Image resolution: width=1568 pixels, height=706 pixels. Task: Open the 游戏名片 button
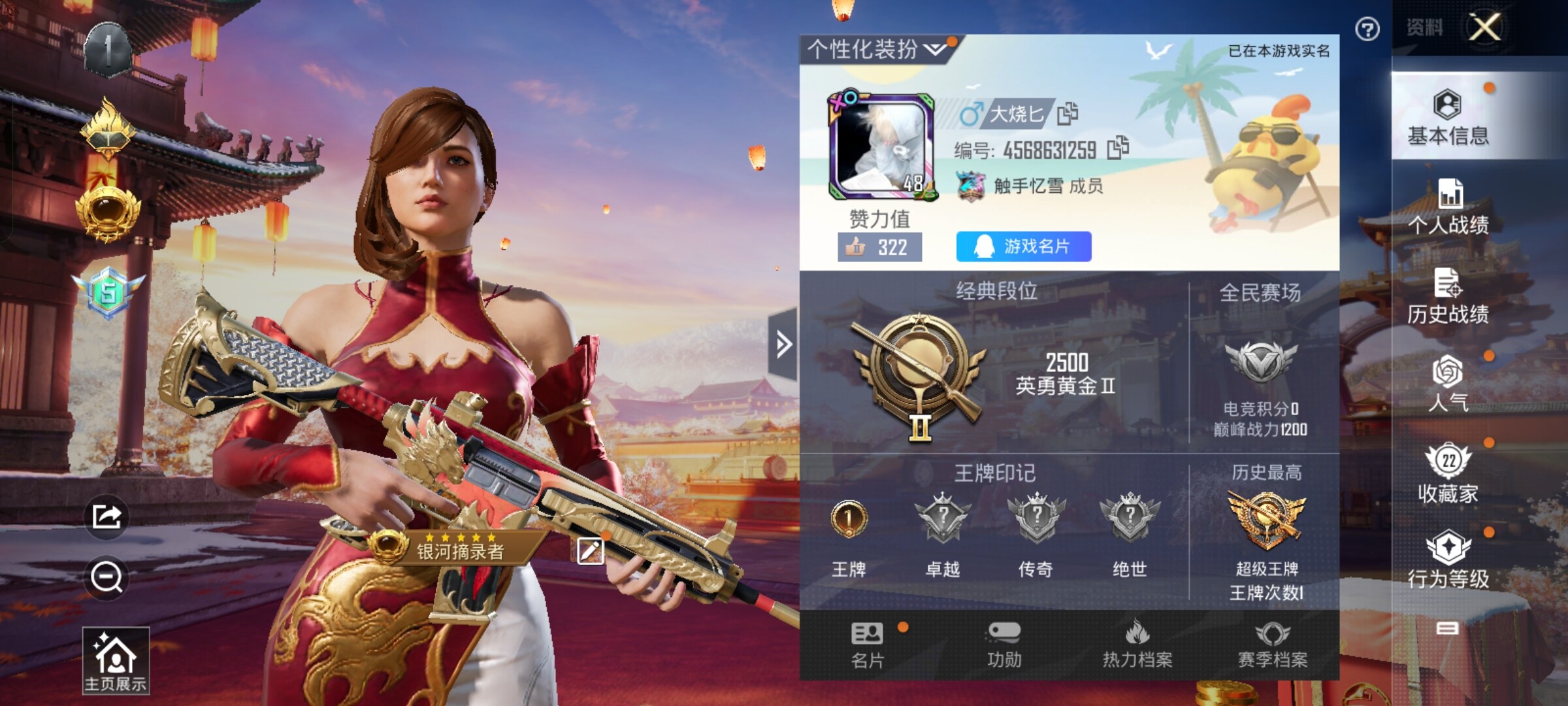pos(1023,246)
